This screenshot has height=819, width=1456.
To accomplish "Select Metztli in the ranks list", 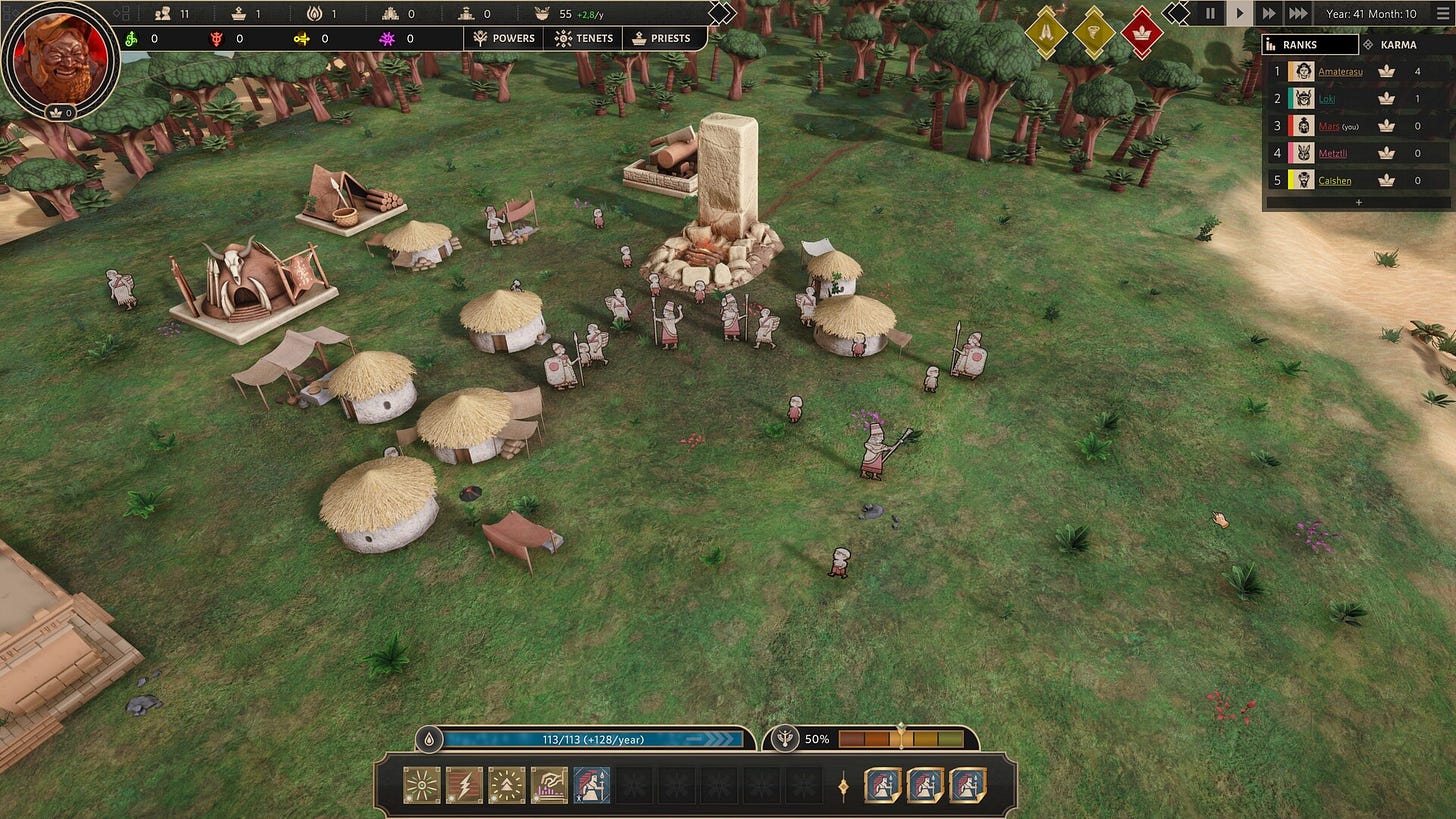I will click(1332, 153).
